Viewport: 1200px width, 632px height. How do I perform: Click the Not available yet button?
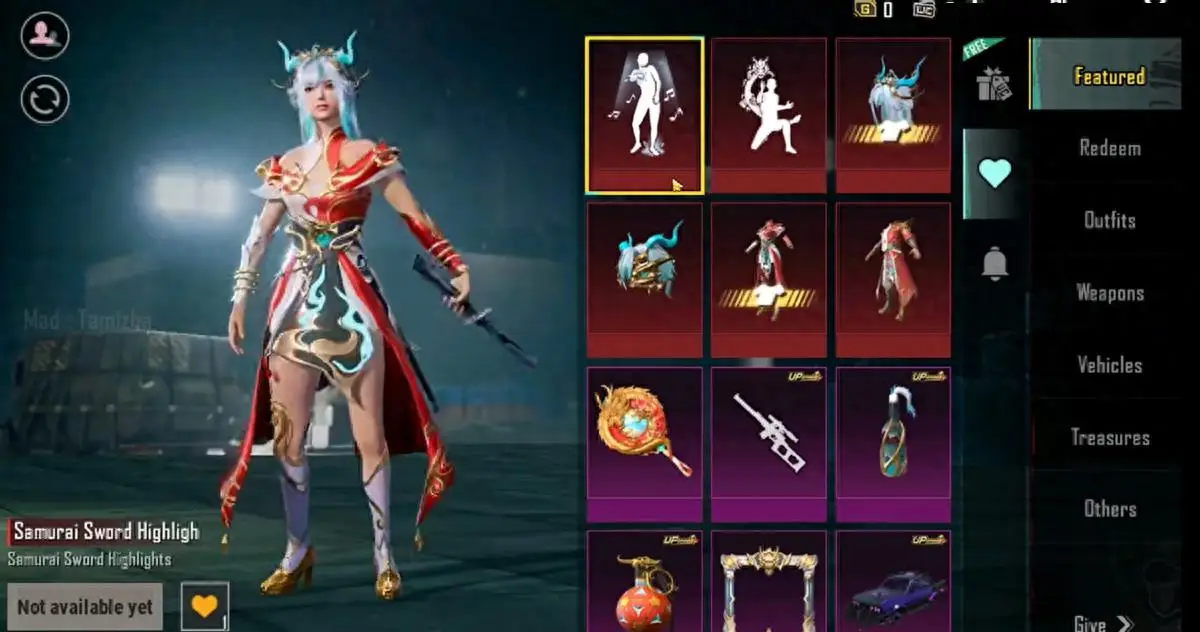pos(85,607)
